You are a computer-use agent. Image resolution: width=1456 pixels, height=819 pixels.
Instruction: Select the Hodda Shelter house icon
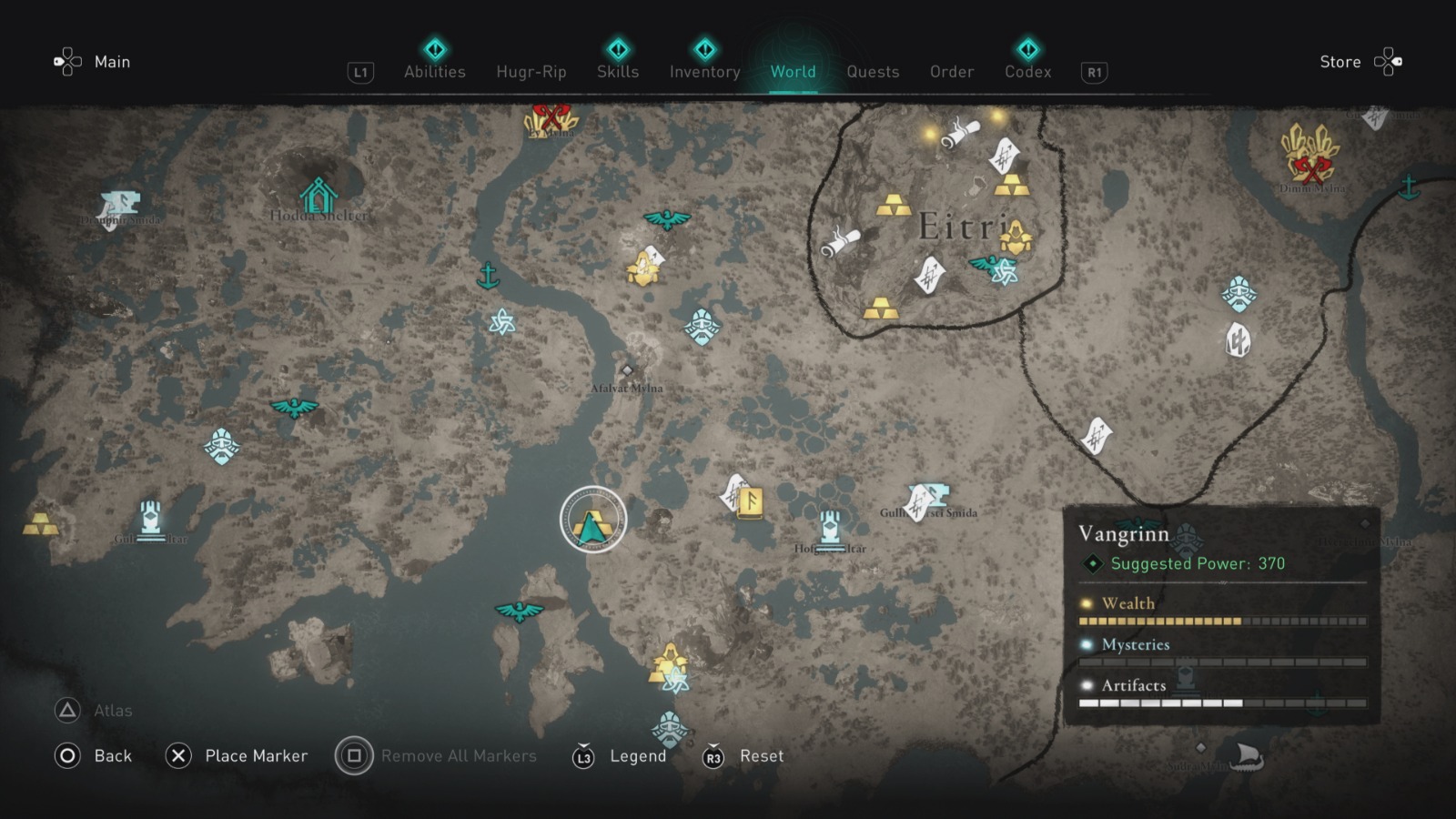coord(318,193)
